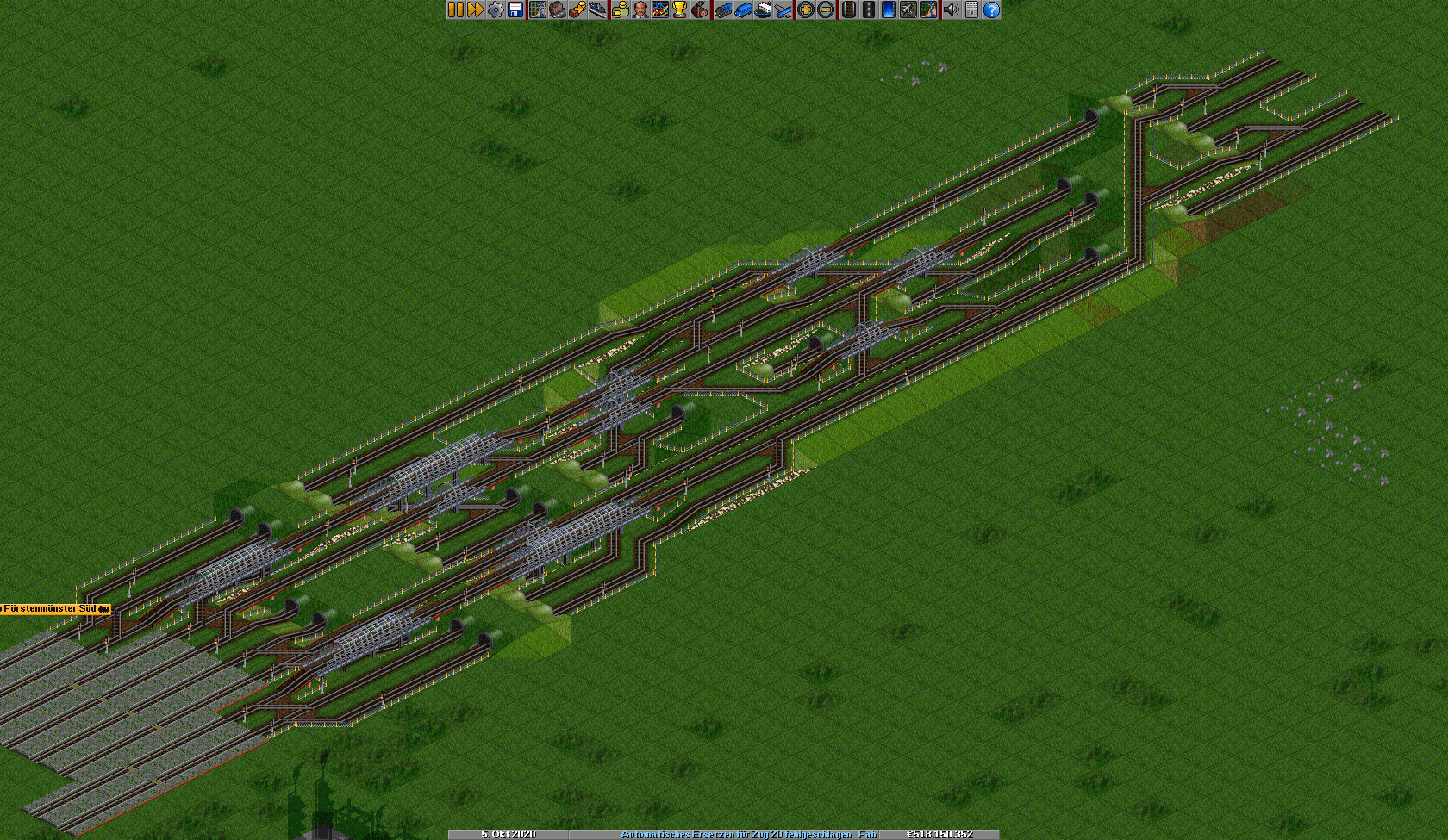Open the blue question mark help menu
1448x840 pixels.
[x=991, y=9]
